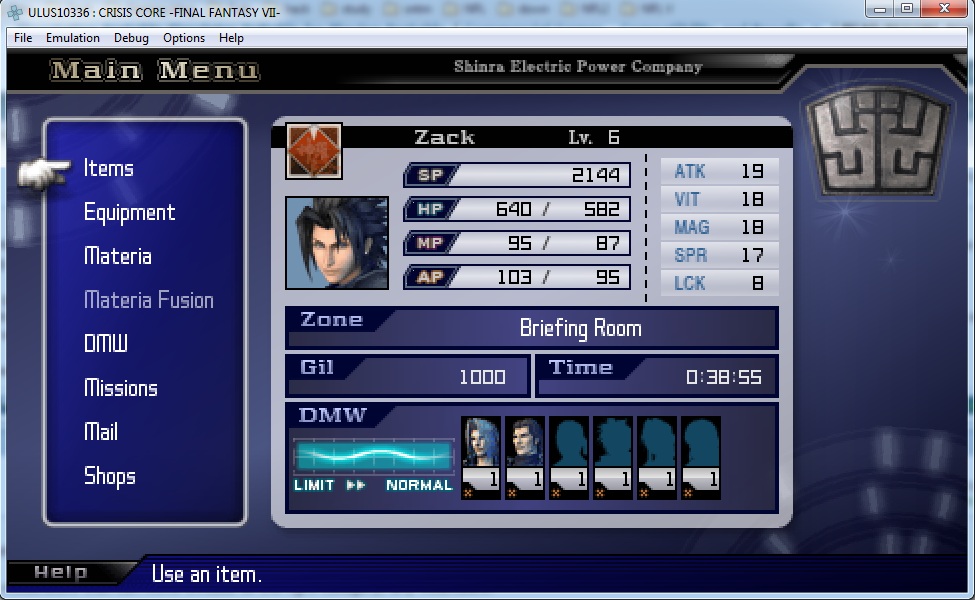
Task: Open the DMW menu entry
Action: click(x=106, y=344)
